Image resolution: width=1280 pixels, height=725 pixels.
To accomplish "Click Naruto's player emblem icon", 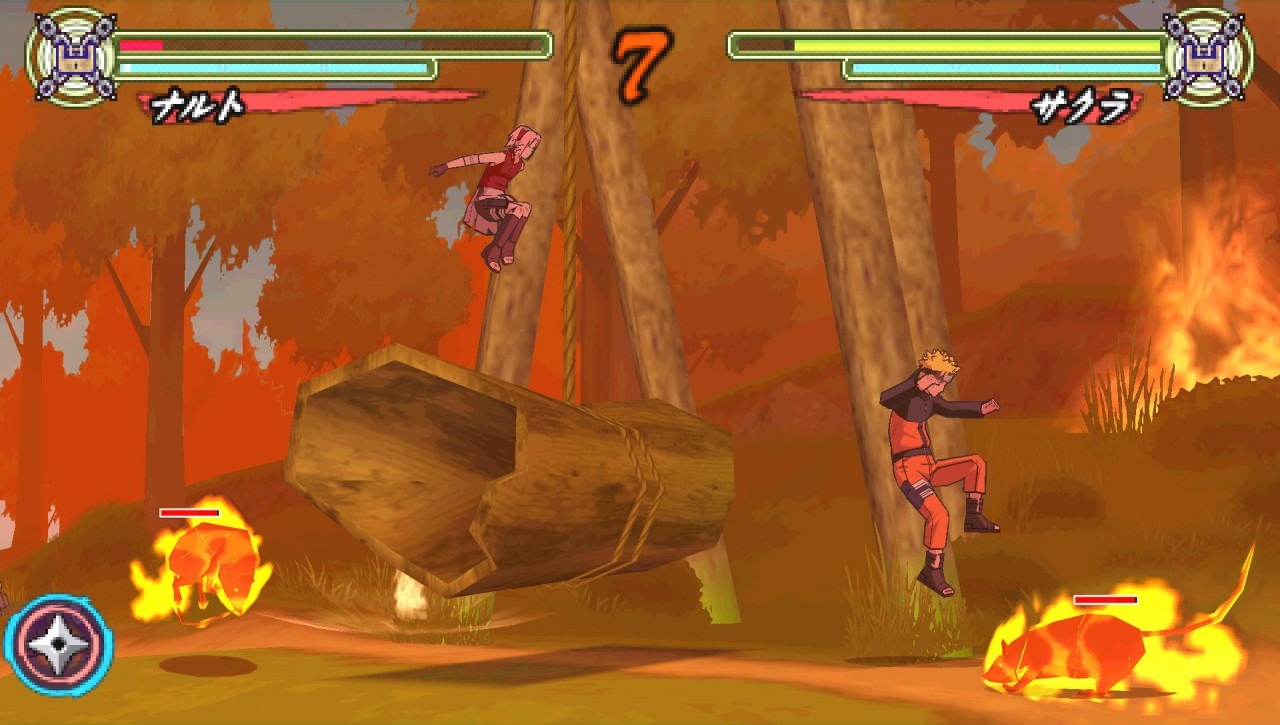I will click(70, 57).
